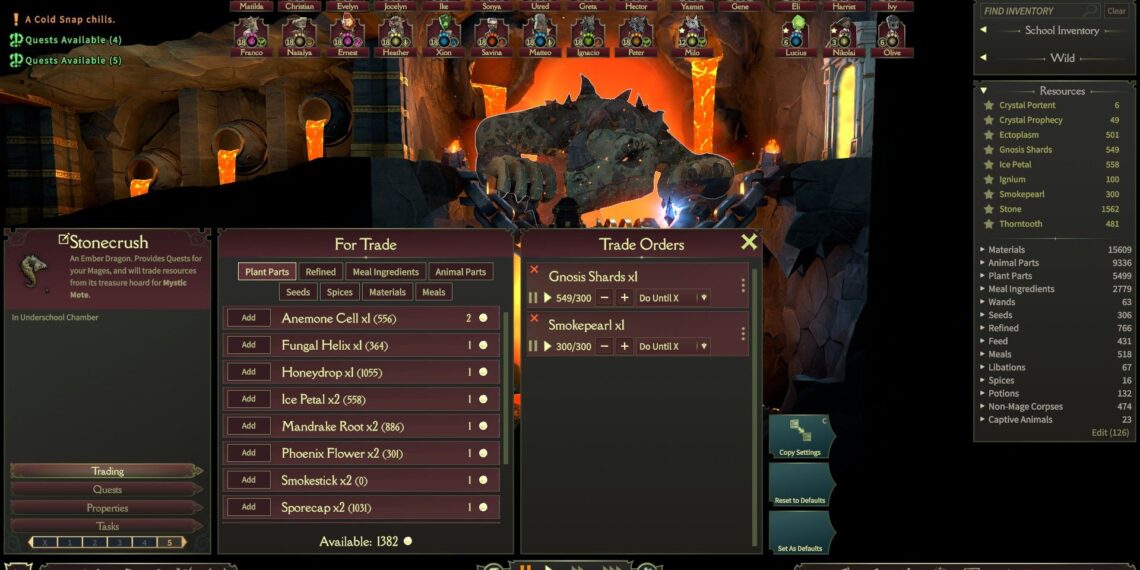
Task: Select the Meal Ingredients trade category
Action: [x=386, y=272]
